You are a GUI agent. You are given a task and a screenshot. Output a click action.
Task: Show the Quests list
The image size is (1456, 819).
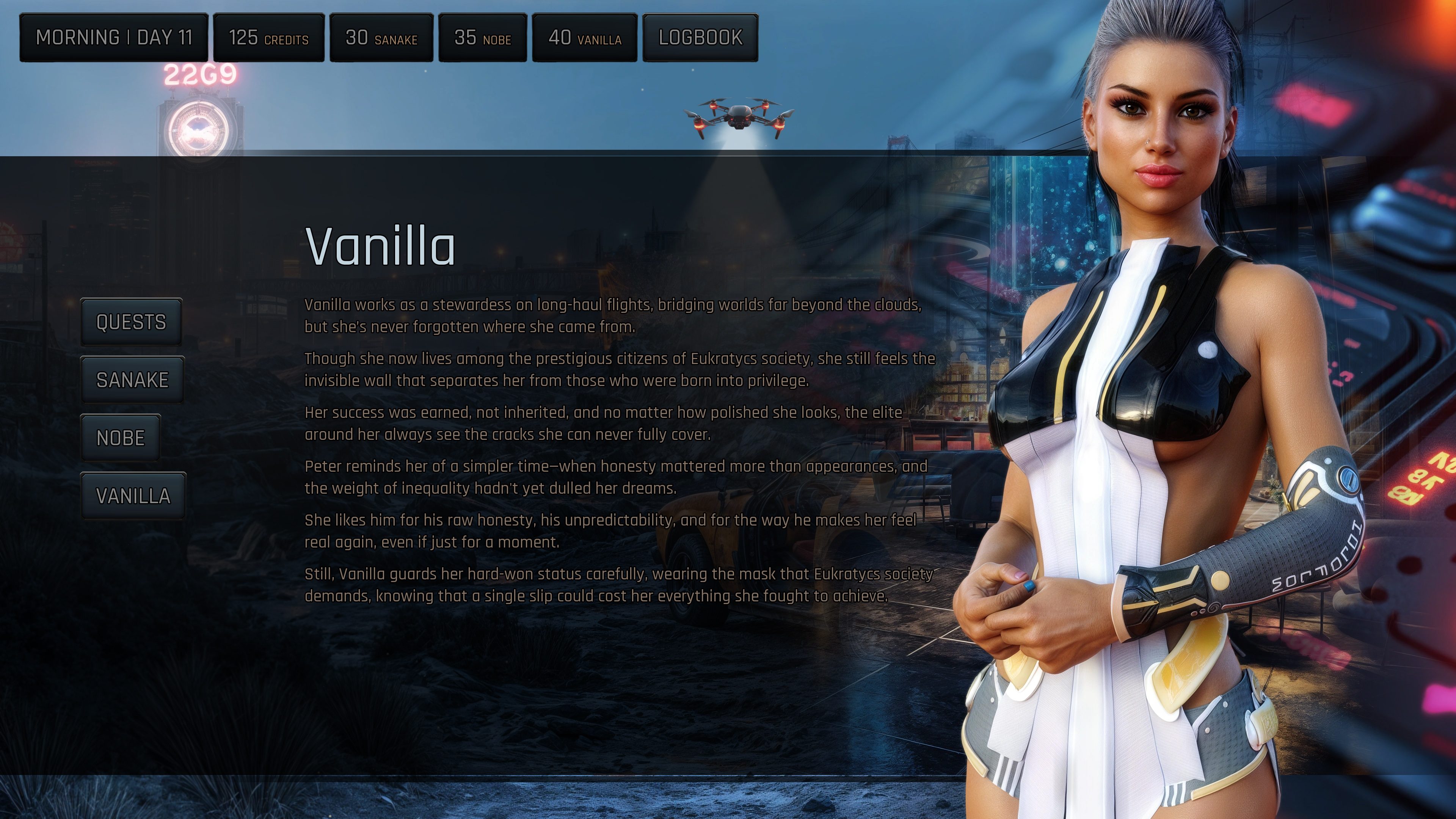tap(131, 322)
